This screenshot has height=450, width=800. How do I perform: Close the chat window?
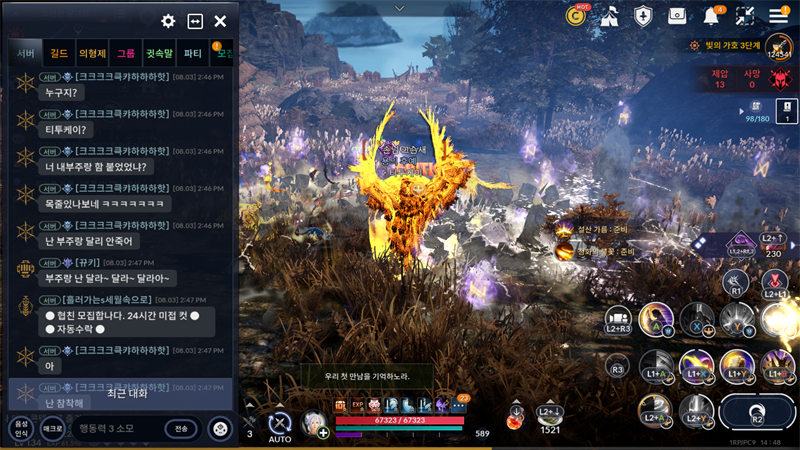pyautogui.click(x=220, y=21)
